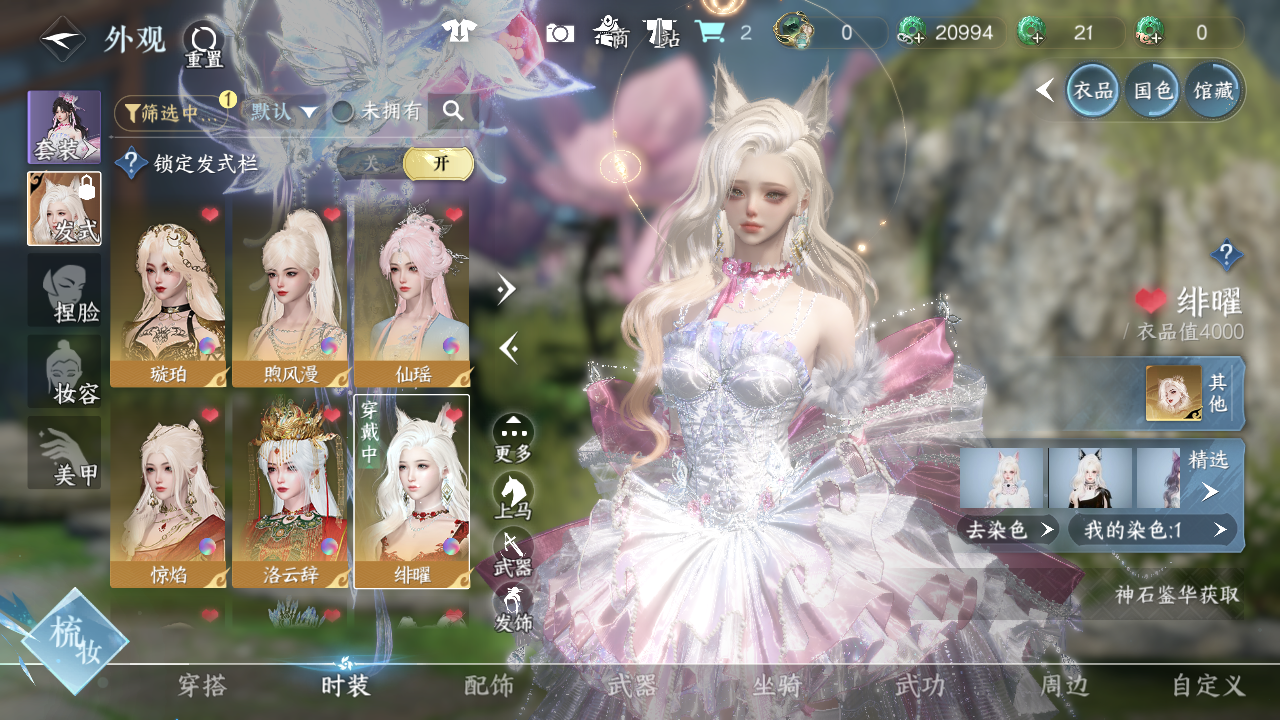Open the 美甲 nail category

tap(64, 453)
